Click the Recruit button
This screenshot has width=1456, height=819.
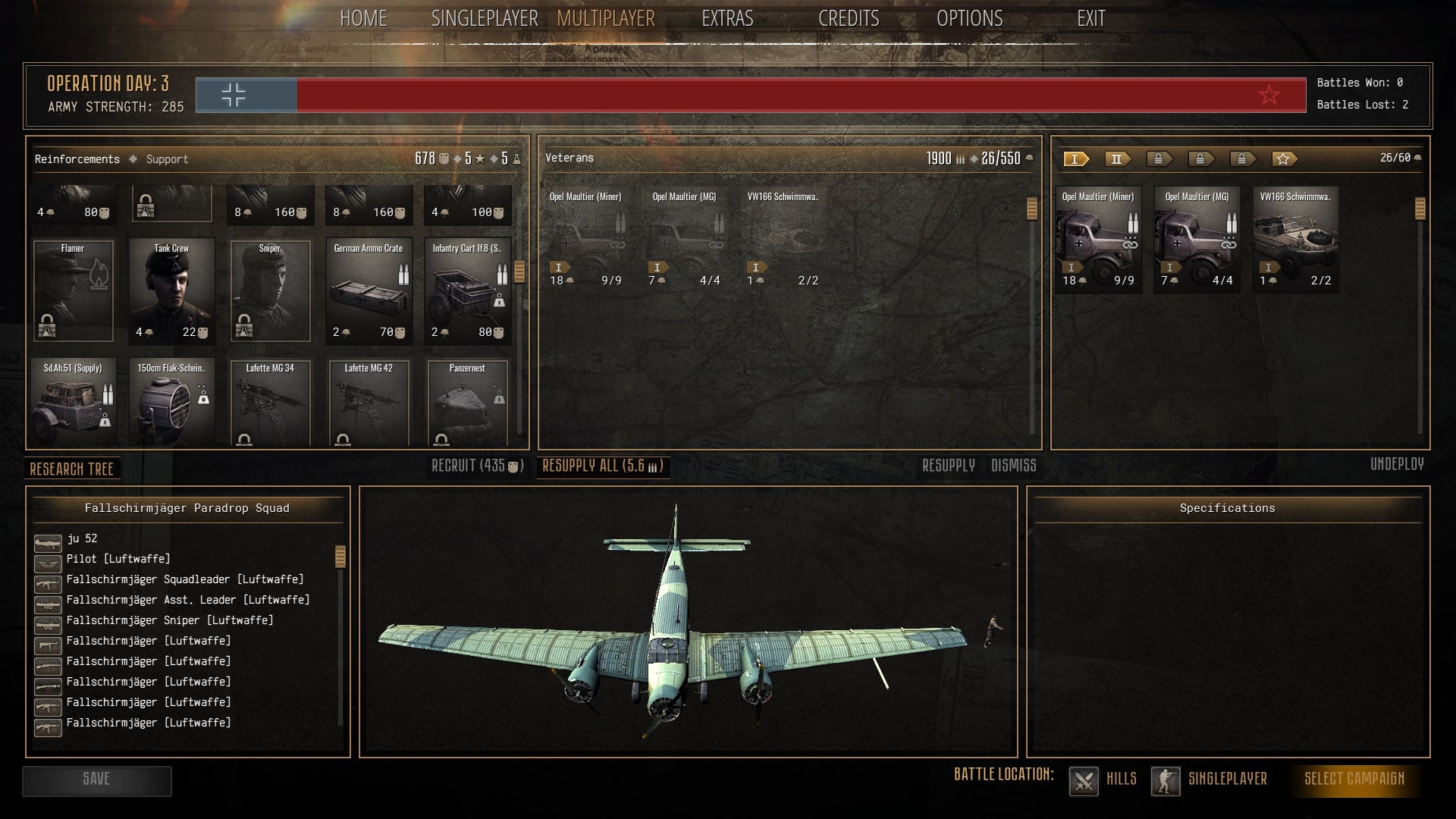click(x=477, y=466)
